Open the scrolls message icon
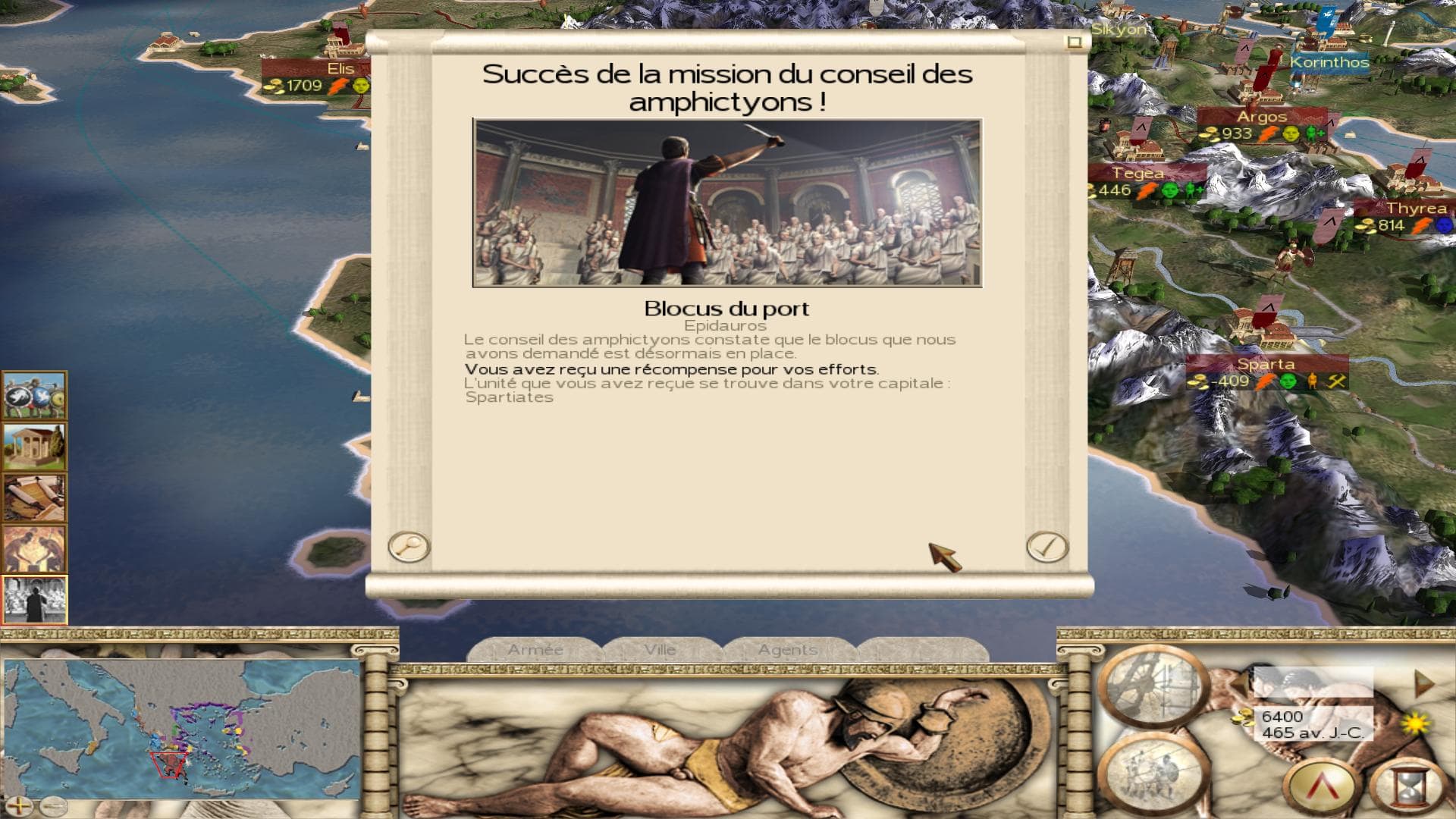Screen dimensions: 1456x819 35,497
